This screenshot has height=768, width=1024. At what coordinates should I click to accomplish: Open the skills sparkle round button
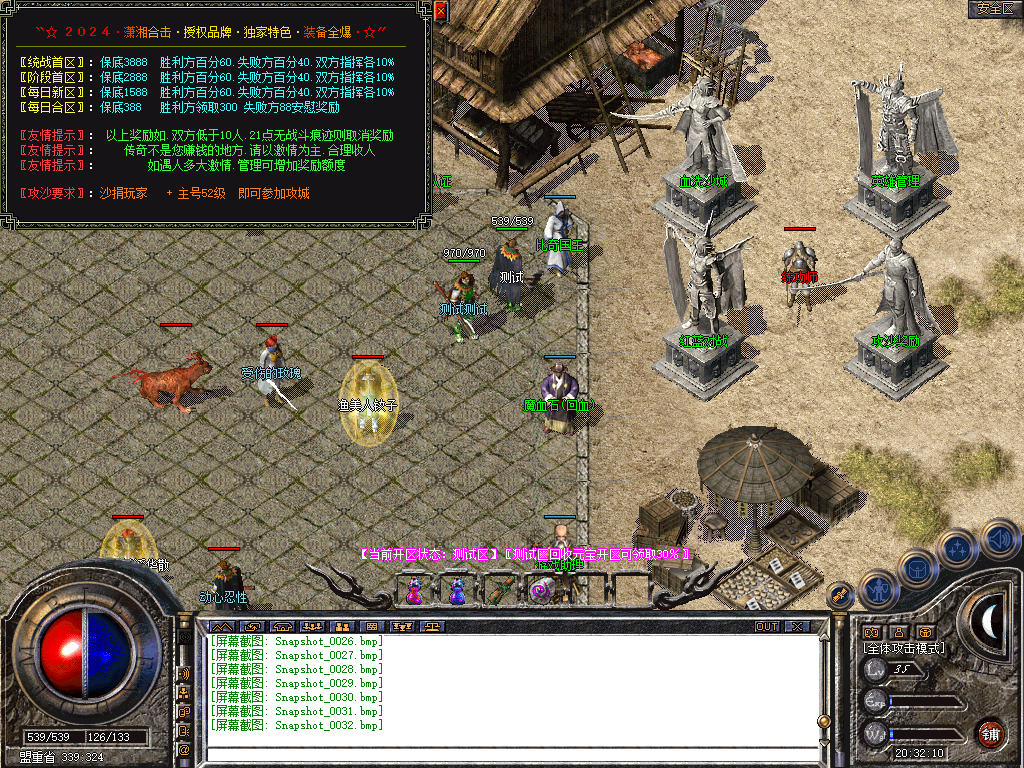[x=957, y=549]
